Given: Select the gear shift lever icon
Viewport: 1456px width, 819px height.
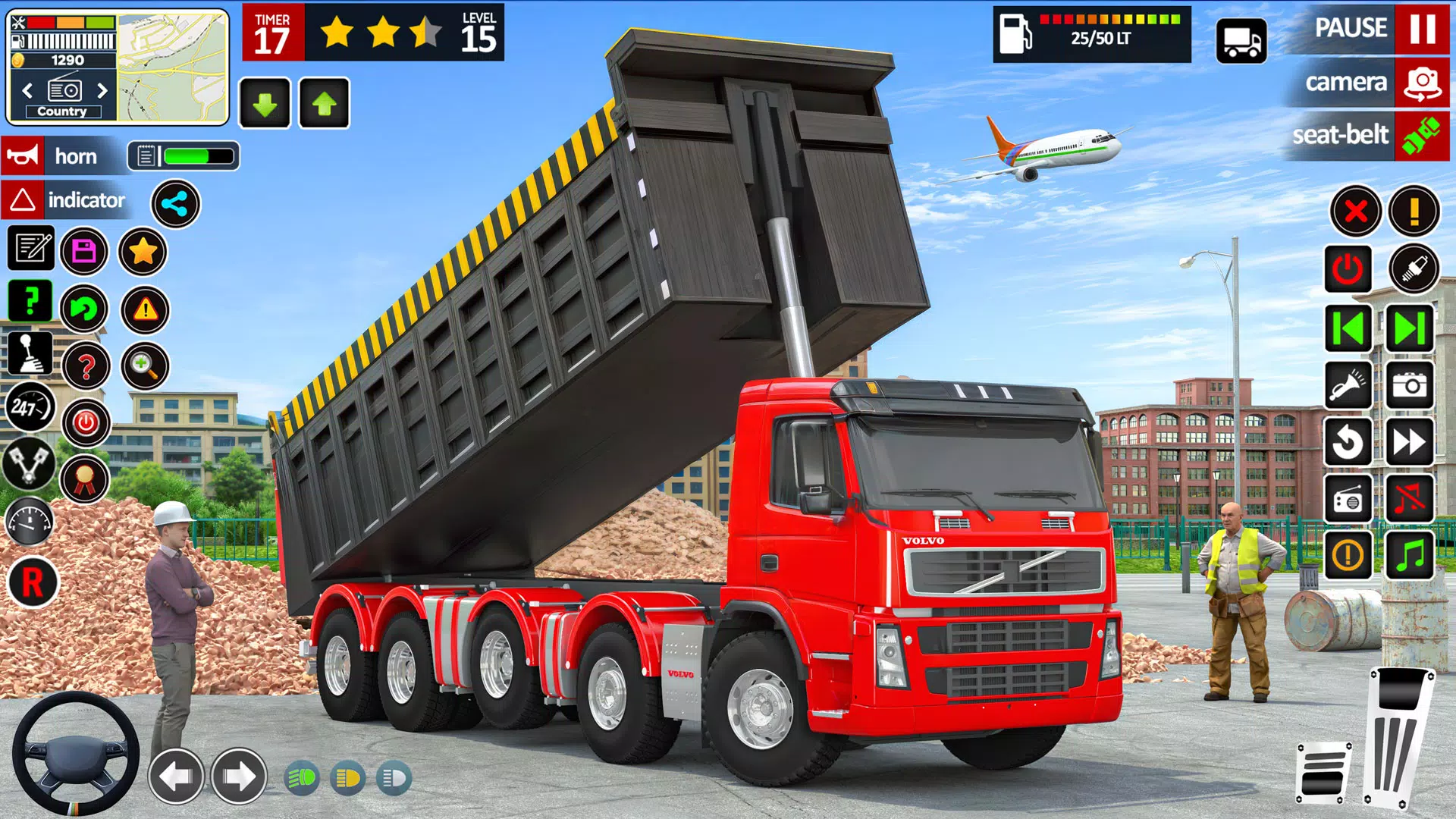Looking at the screenshot, I should 31,353.
